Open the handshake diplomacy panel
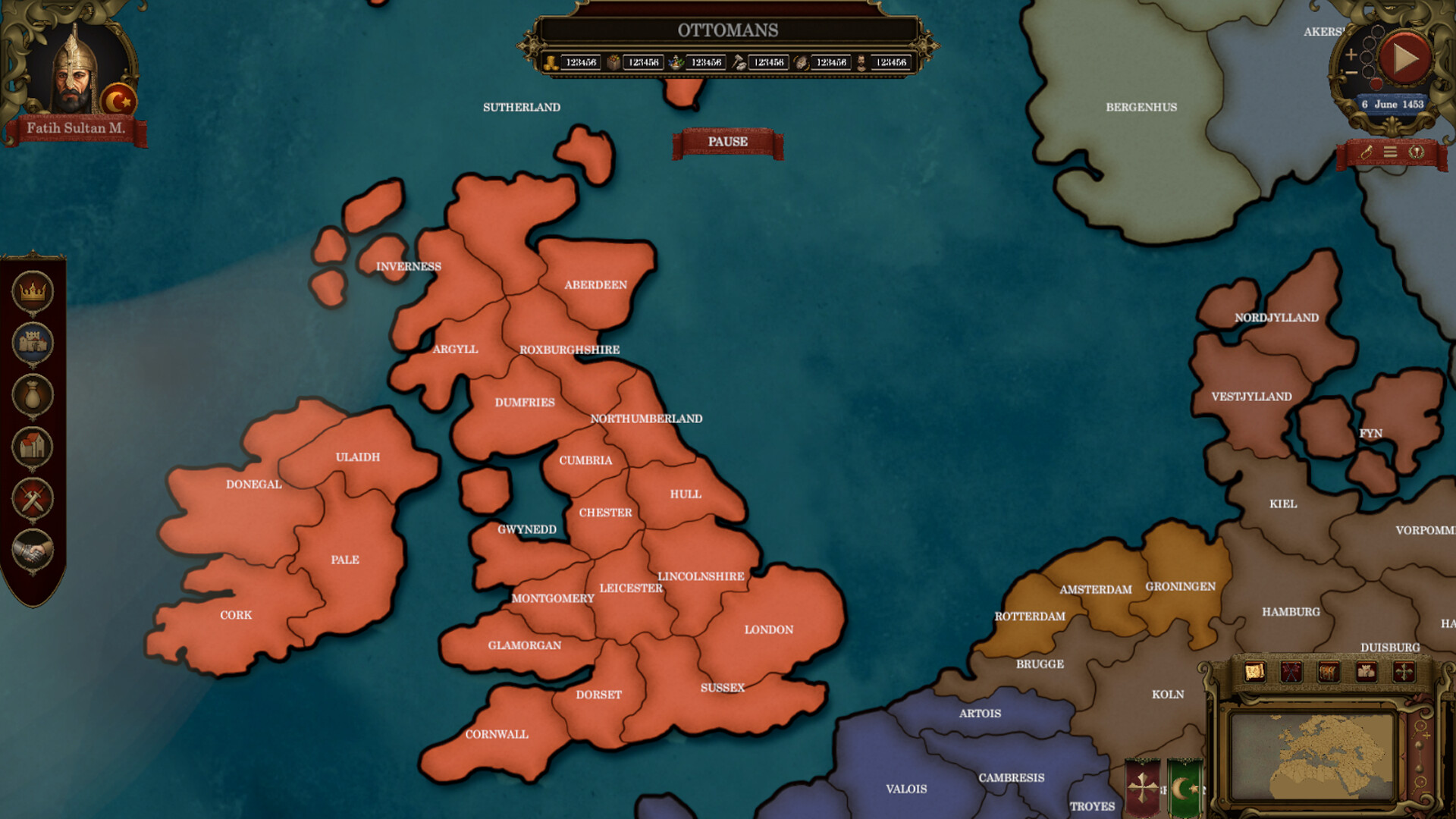 (32, 549)
